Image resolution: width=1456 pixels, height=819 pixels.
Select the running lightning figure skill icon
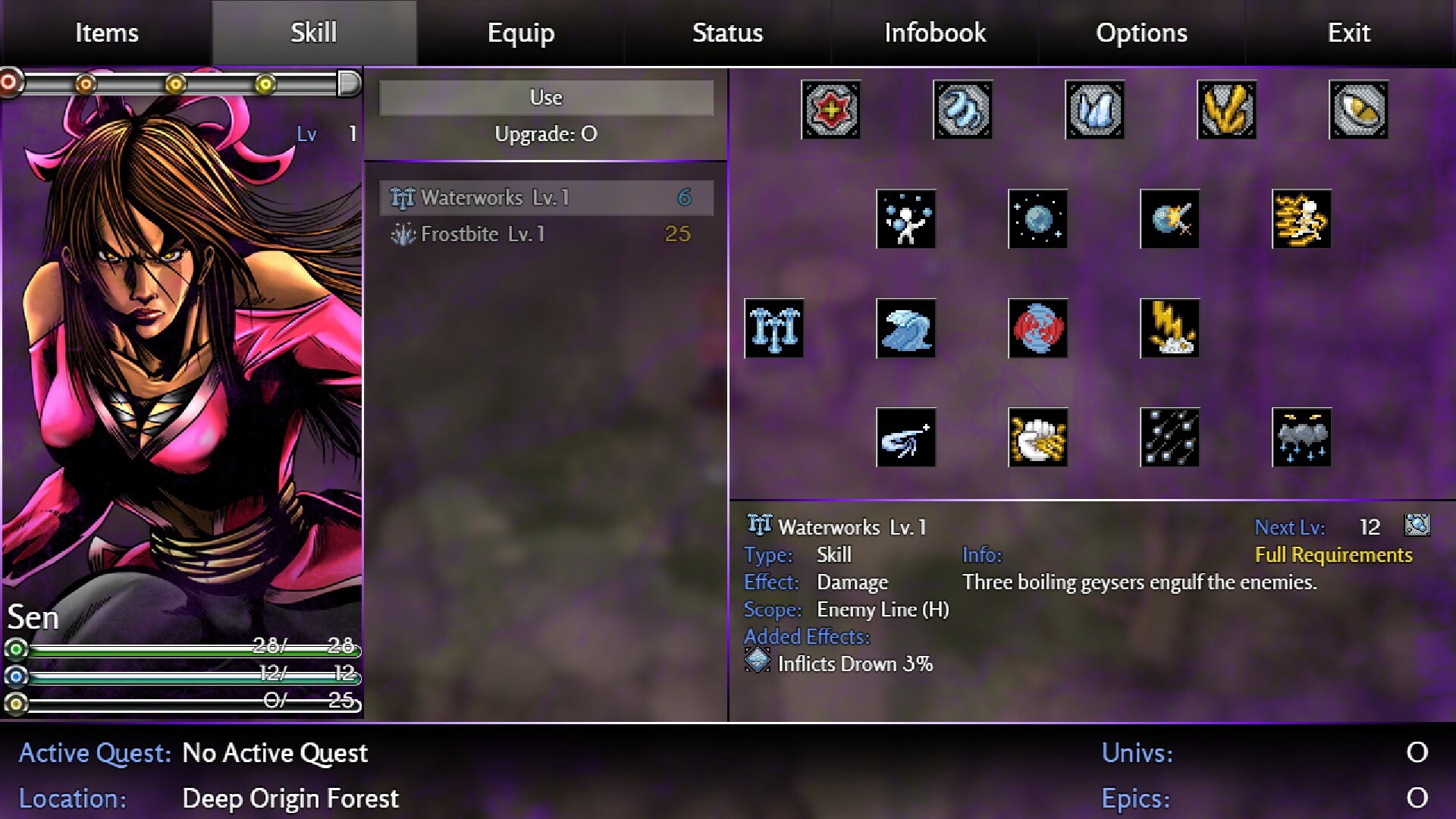1301,220
